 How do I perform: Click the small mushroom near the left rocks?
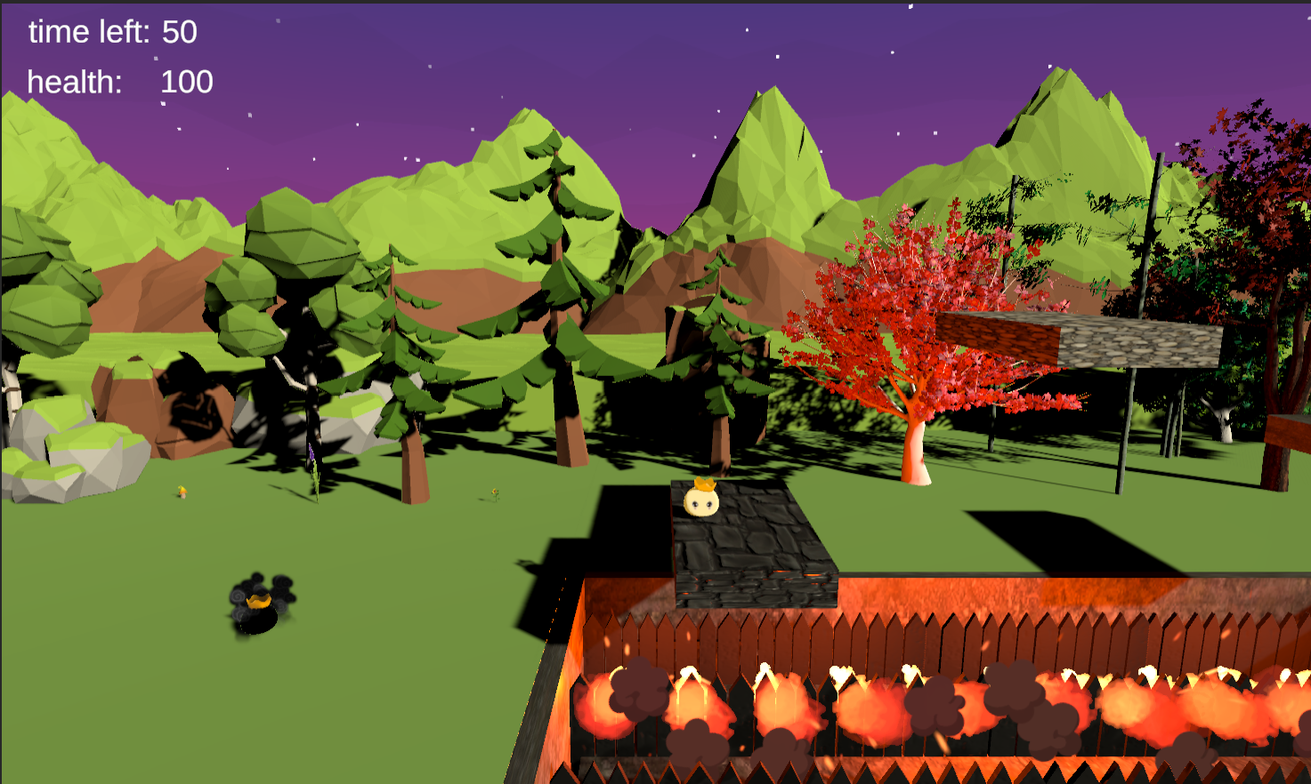click(x=182, y=491)
